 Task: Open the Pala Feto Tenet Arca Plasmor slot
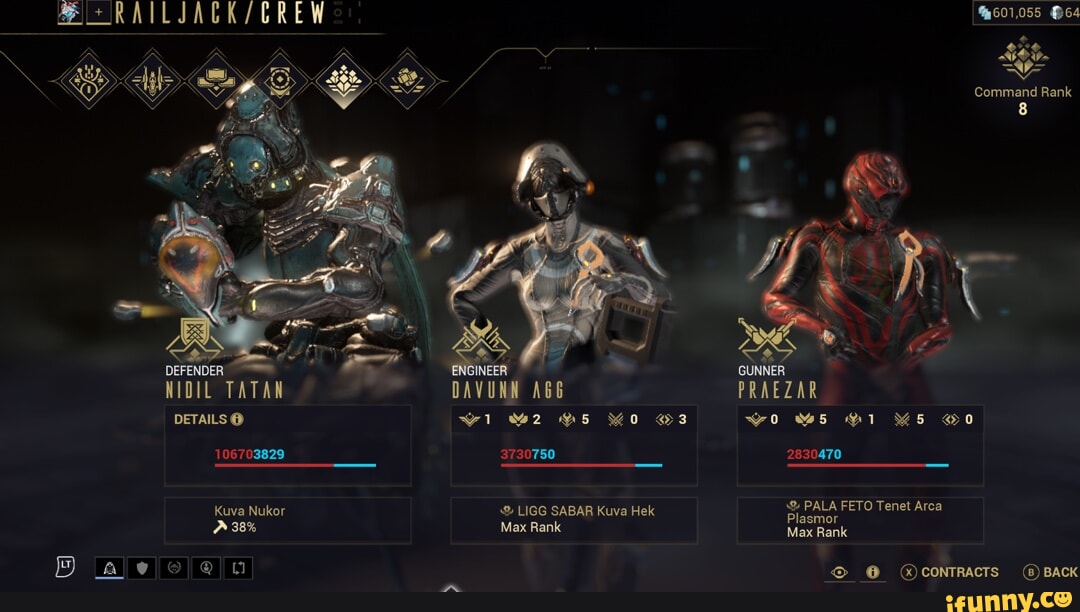860,520
